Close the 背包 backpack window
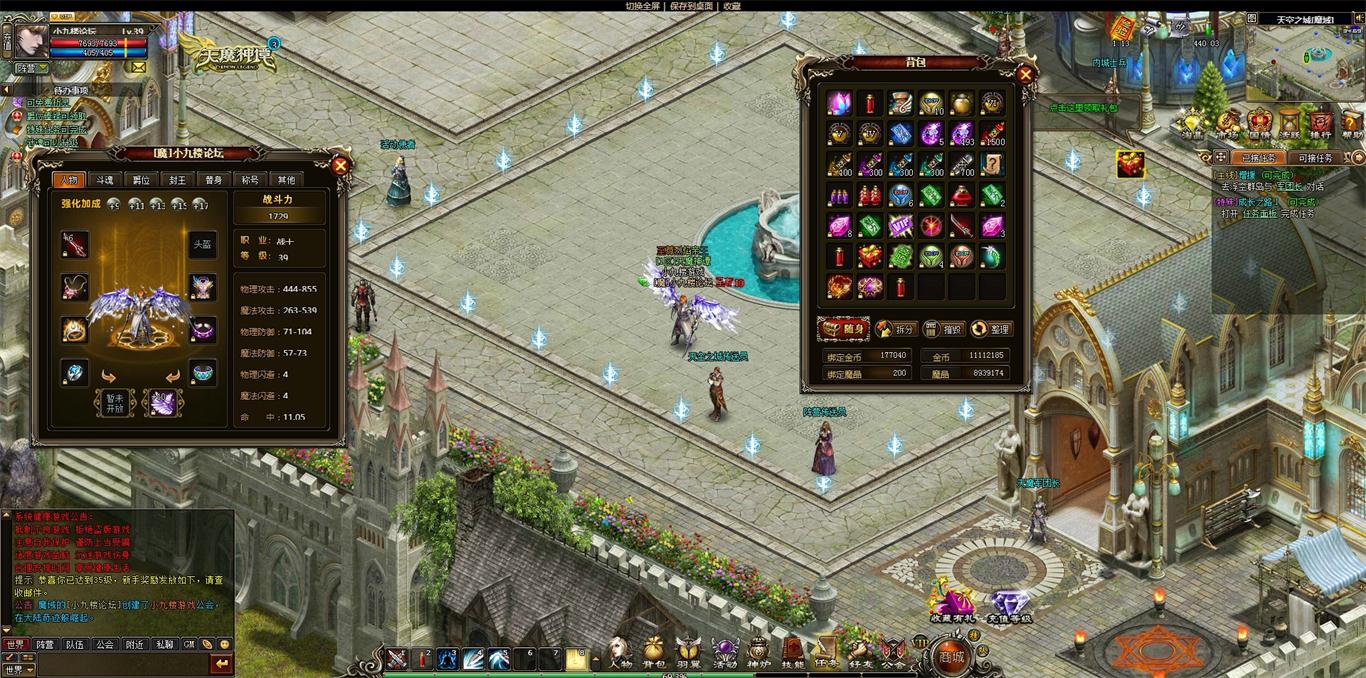1366x678 pixels. (1025, 74)
